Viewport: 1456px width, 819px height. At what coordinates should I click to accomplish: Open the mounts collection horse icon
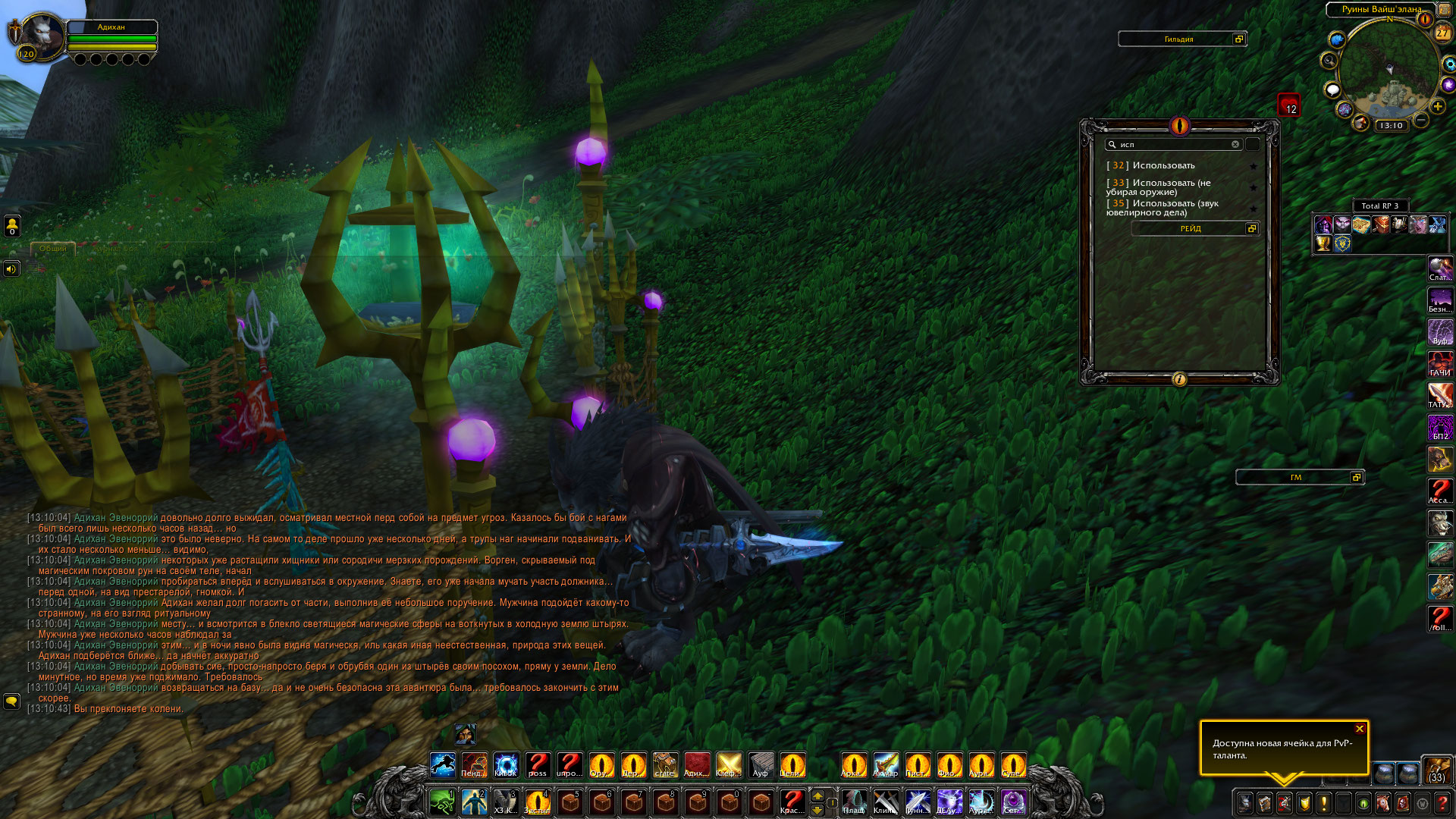1383,802
